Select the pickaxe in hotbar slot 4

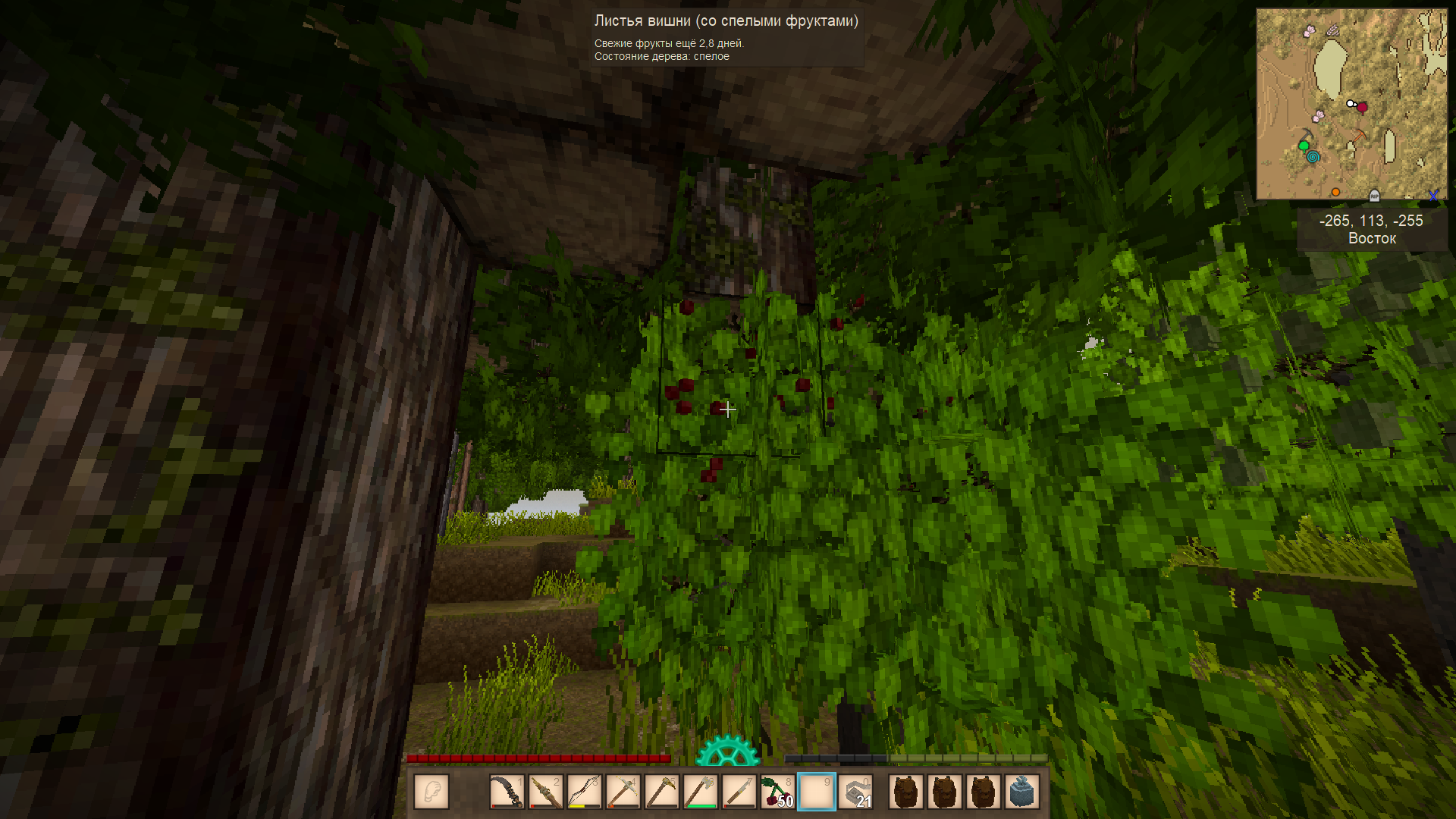tap(623, 792)
